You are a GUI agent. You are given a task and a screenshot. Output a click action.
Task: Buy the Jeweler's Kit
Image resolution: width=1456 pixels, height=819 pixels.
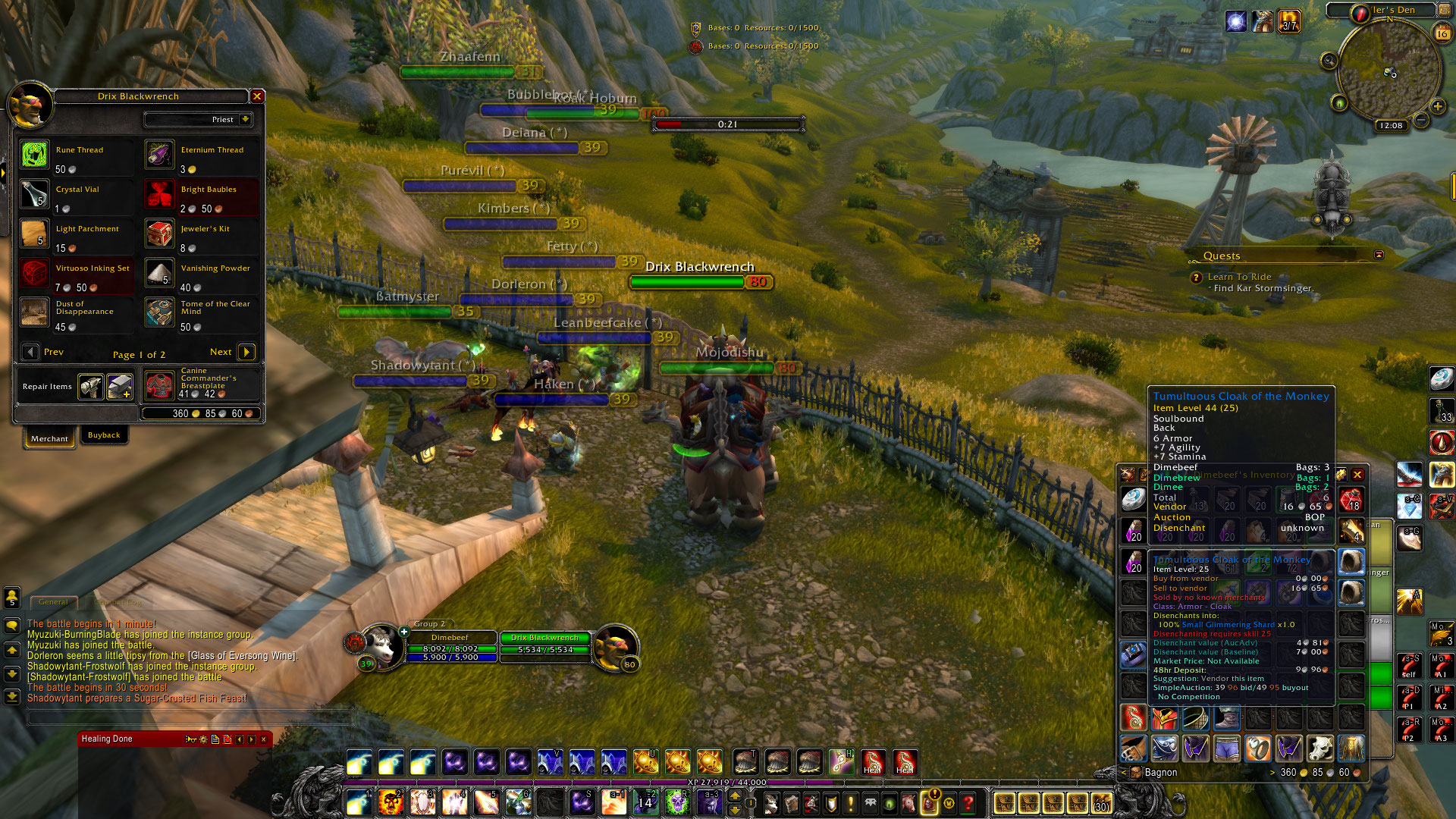click(x=160, y=234)
